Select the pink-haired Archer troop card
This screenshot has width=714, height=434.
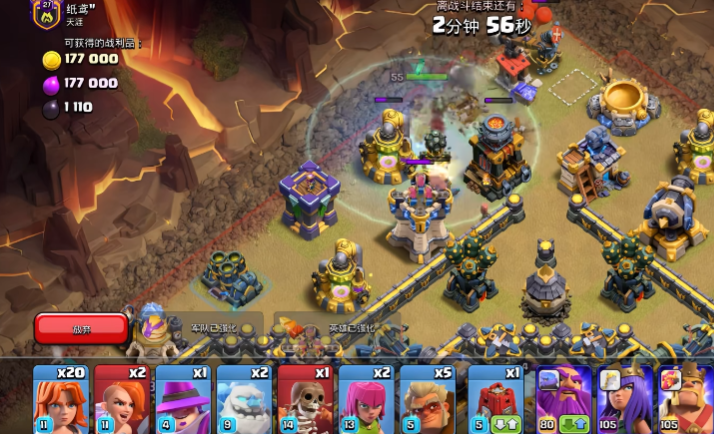(x=366, y=398)
